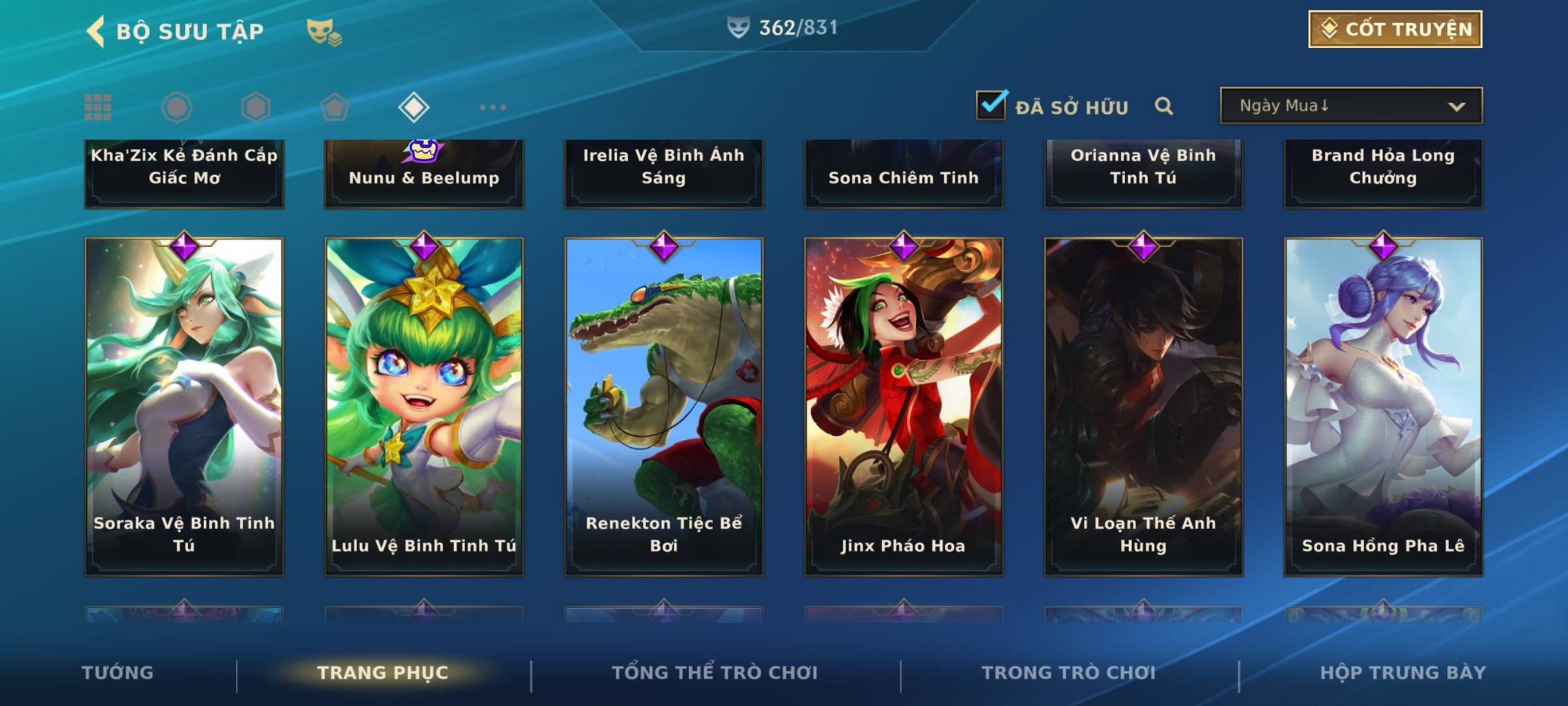View Vi Loạn Thế Anh Hùng skin
Screen dimensions: 1568x706
coord(1143,407)
